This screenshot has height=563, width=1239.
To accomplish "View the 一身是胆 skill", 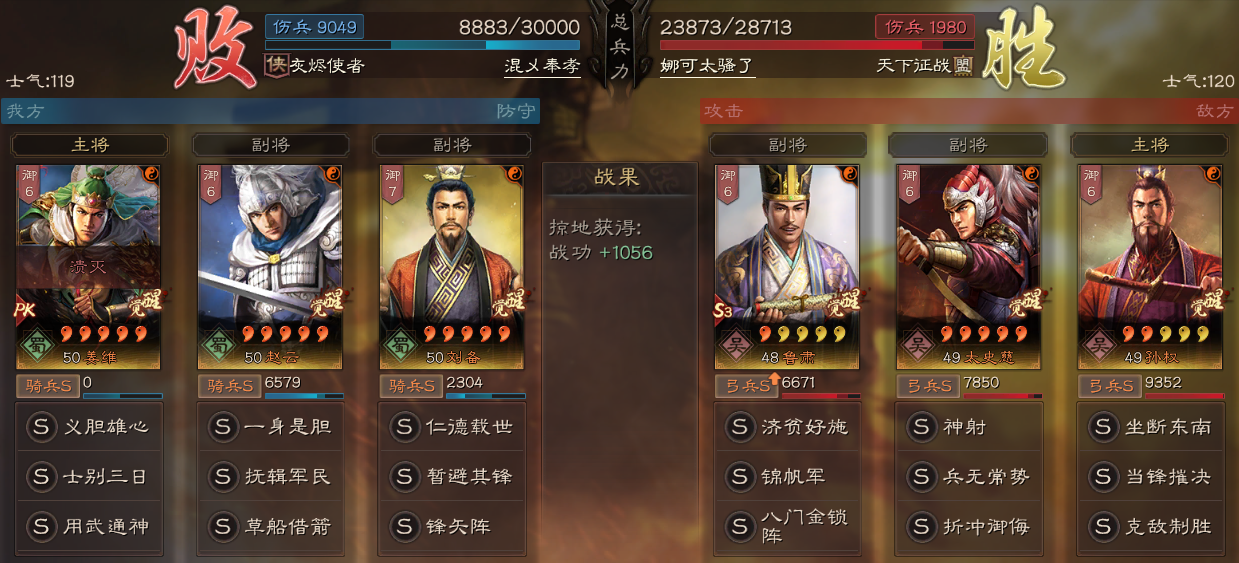I will pos(271,427).
